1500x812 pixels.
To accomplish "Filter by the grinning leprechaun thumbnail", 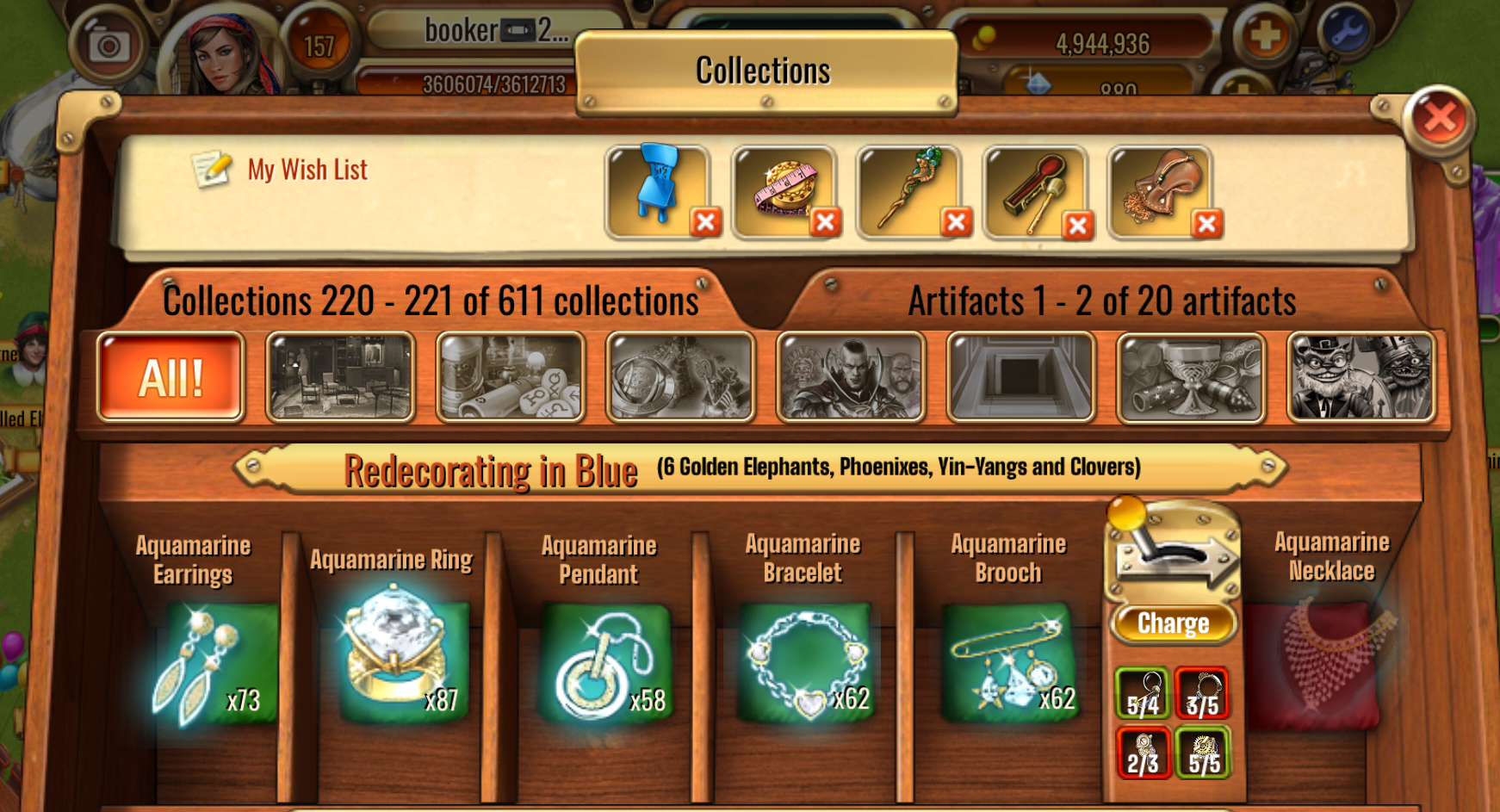I will pyautogui.click(x=1361, y=377).
